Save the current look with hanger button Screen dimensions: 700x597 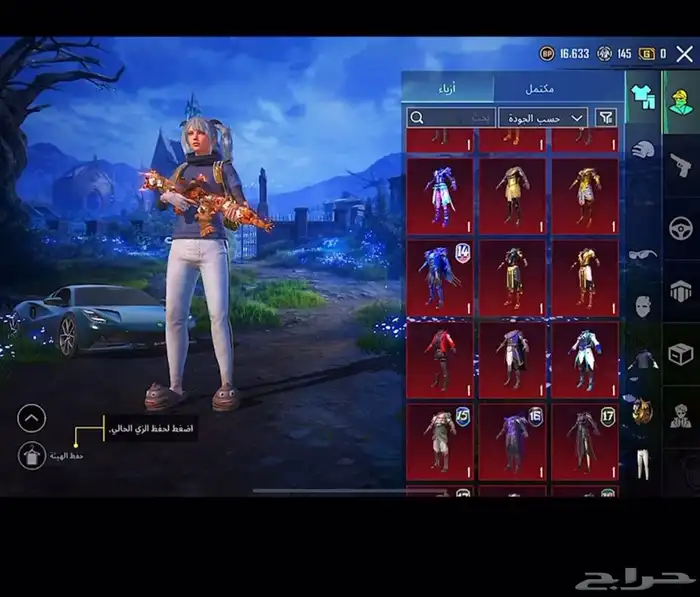coord(32,455)
